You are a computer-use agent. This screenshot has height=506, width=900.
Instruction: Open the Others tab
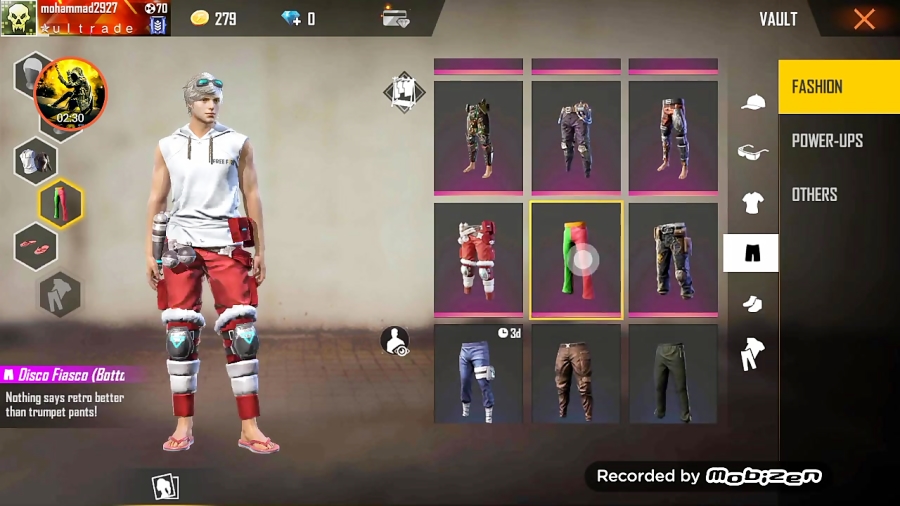point(815,195)
